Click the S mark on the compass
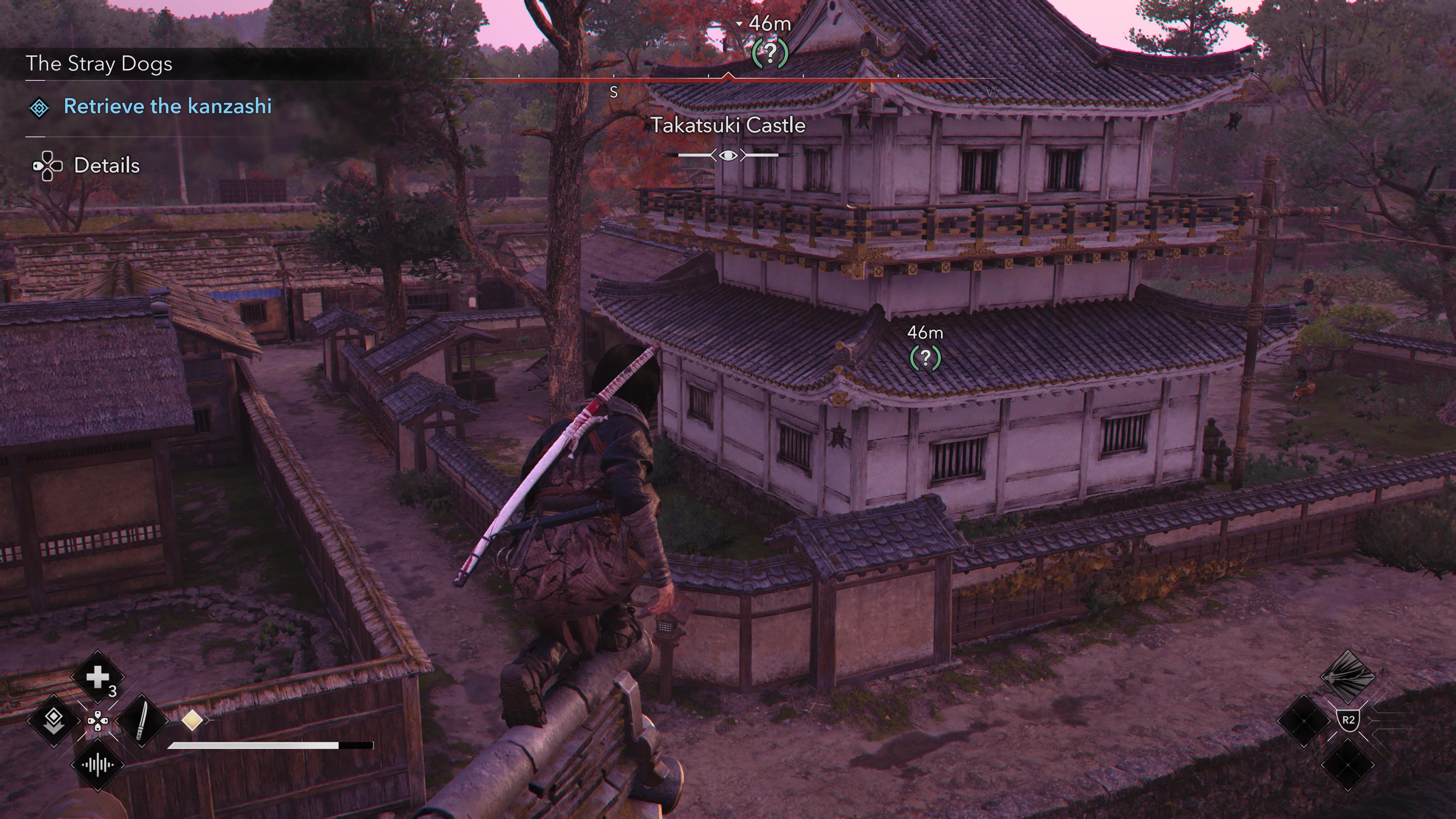This screenshot has width=1456, height=819. 614,92
